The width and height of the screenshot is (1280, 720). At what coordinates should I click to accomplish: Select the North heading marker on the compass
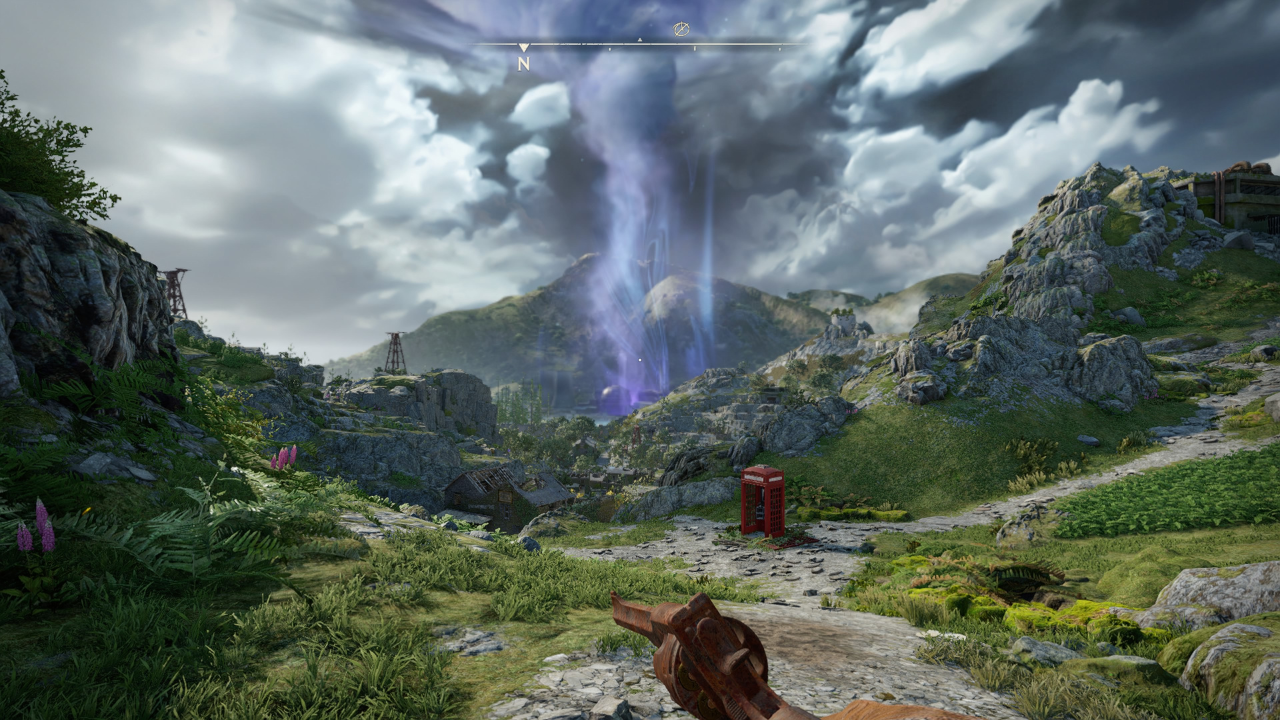pyautogui.click(x=523, y=62)
